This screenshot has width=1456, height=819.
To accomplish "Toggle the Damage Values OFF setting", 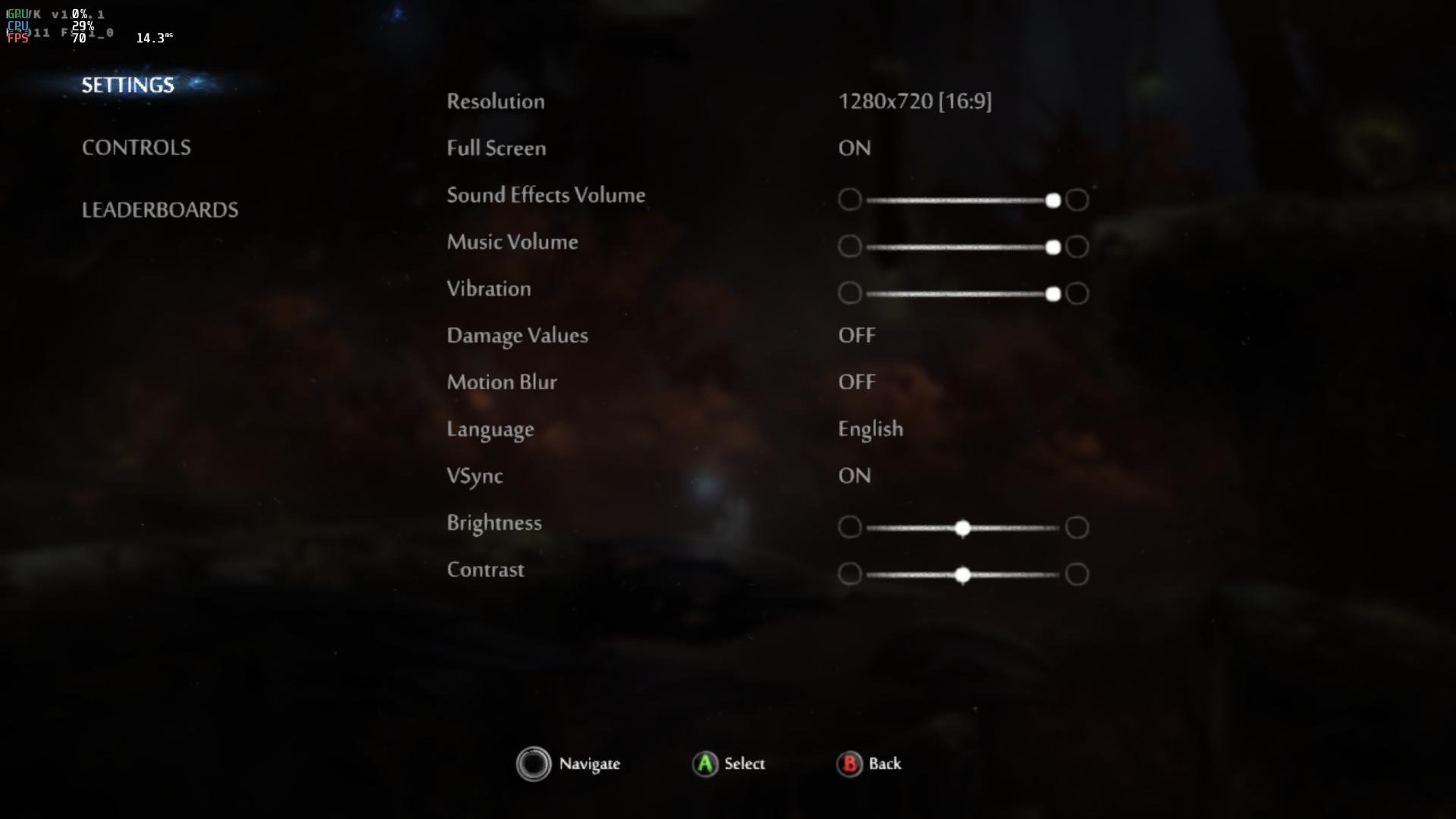I will point(857,335).
